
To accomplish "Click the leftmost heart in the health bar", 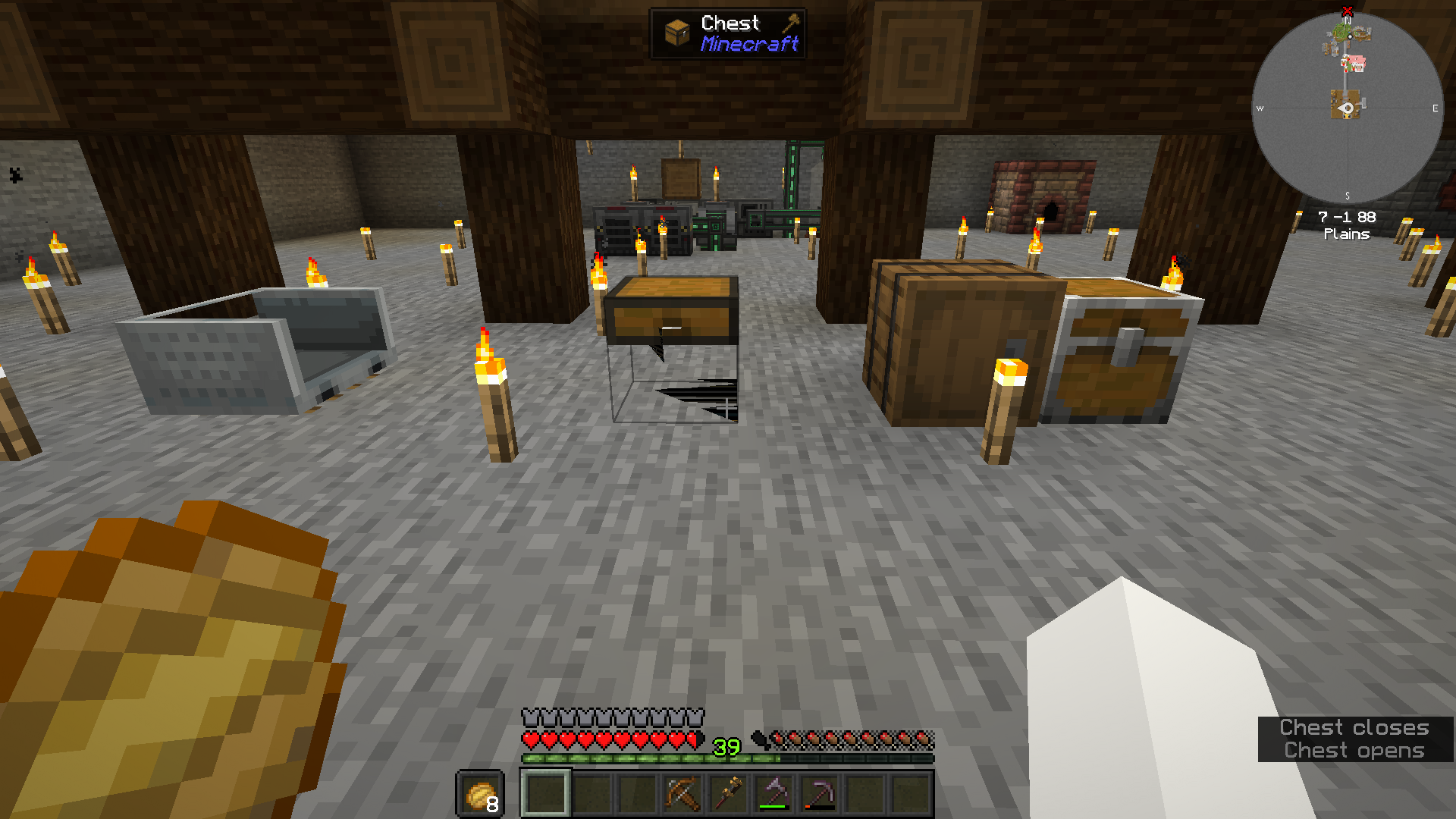I will [529, 739].
